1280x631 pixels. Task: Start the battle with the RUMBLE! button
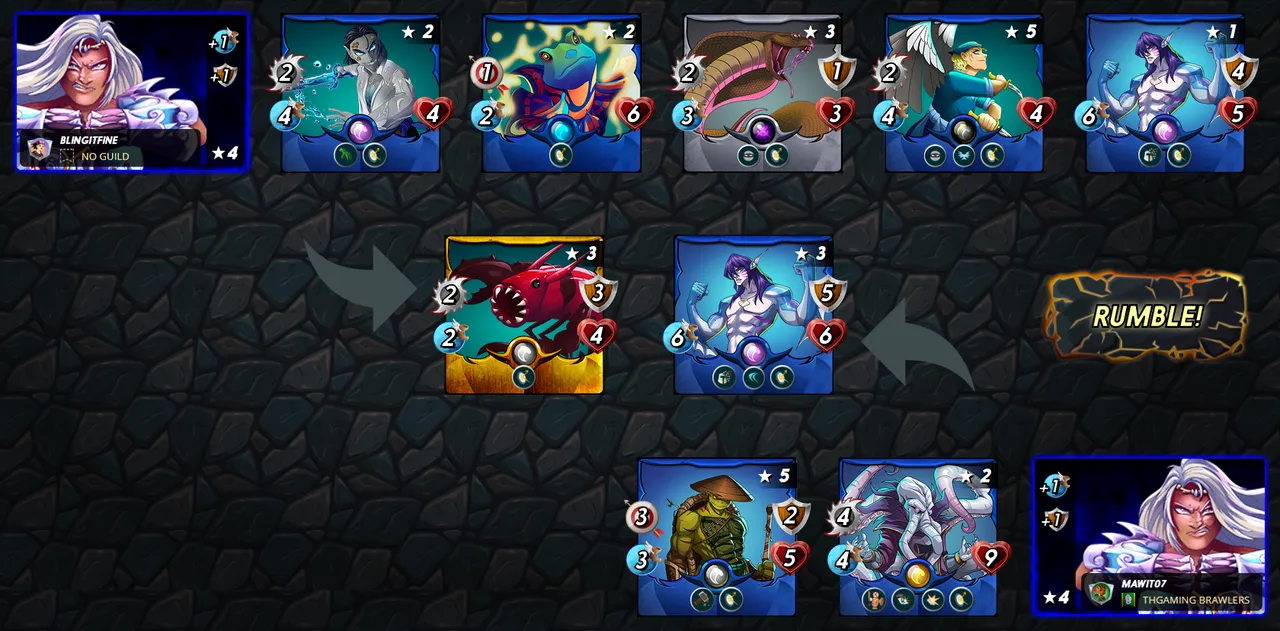click(1146, 316)
